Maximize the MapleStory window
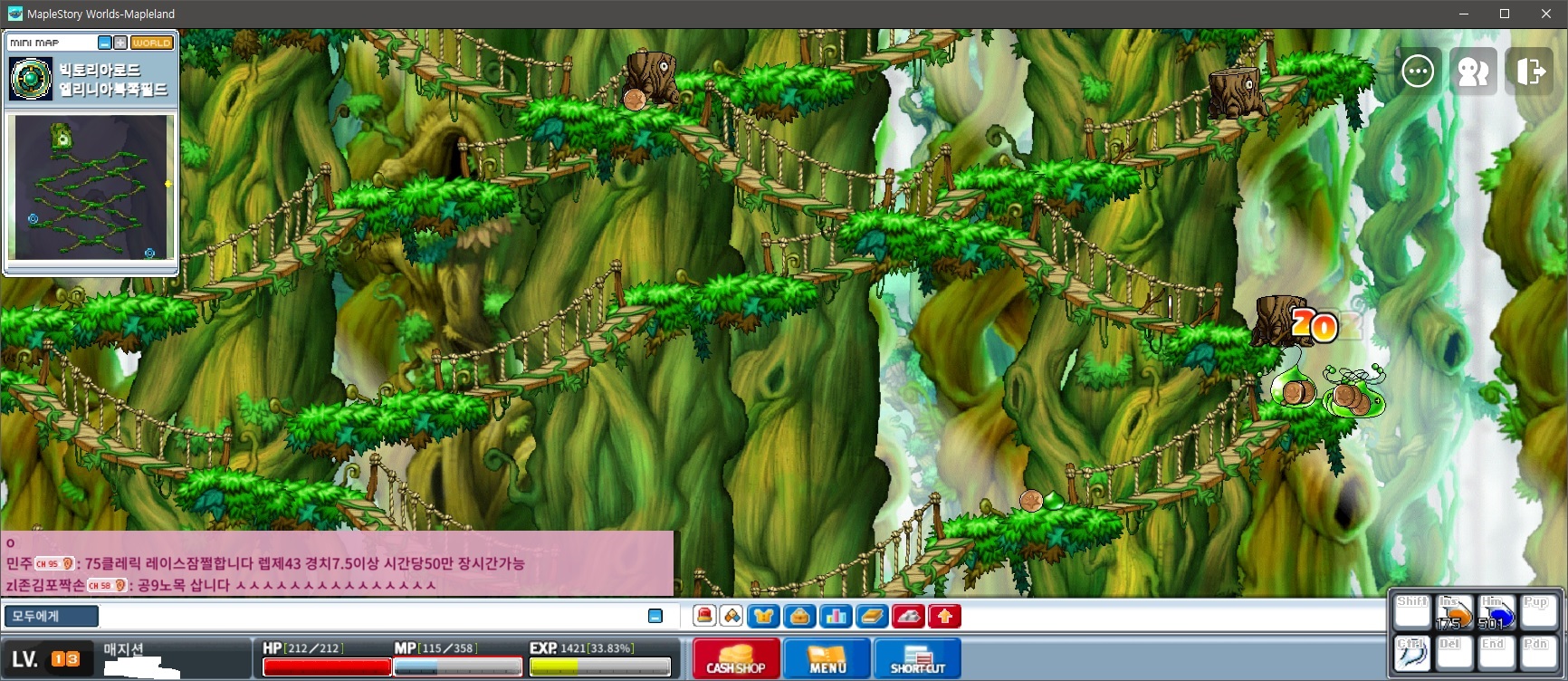This screenshot has width=1568, height=681. point(1505,14)
